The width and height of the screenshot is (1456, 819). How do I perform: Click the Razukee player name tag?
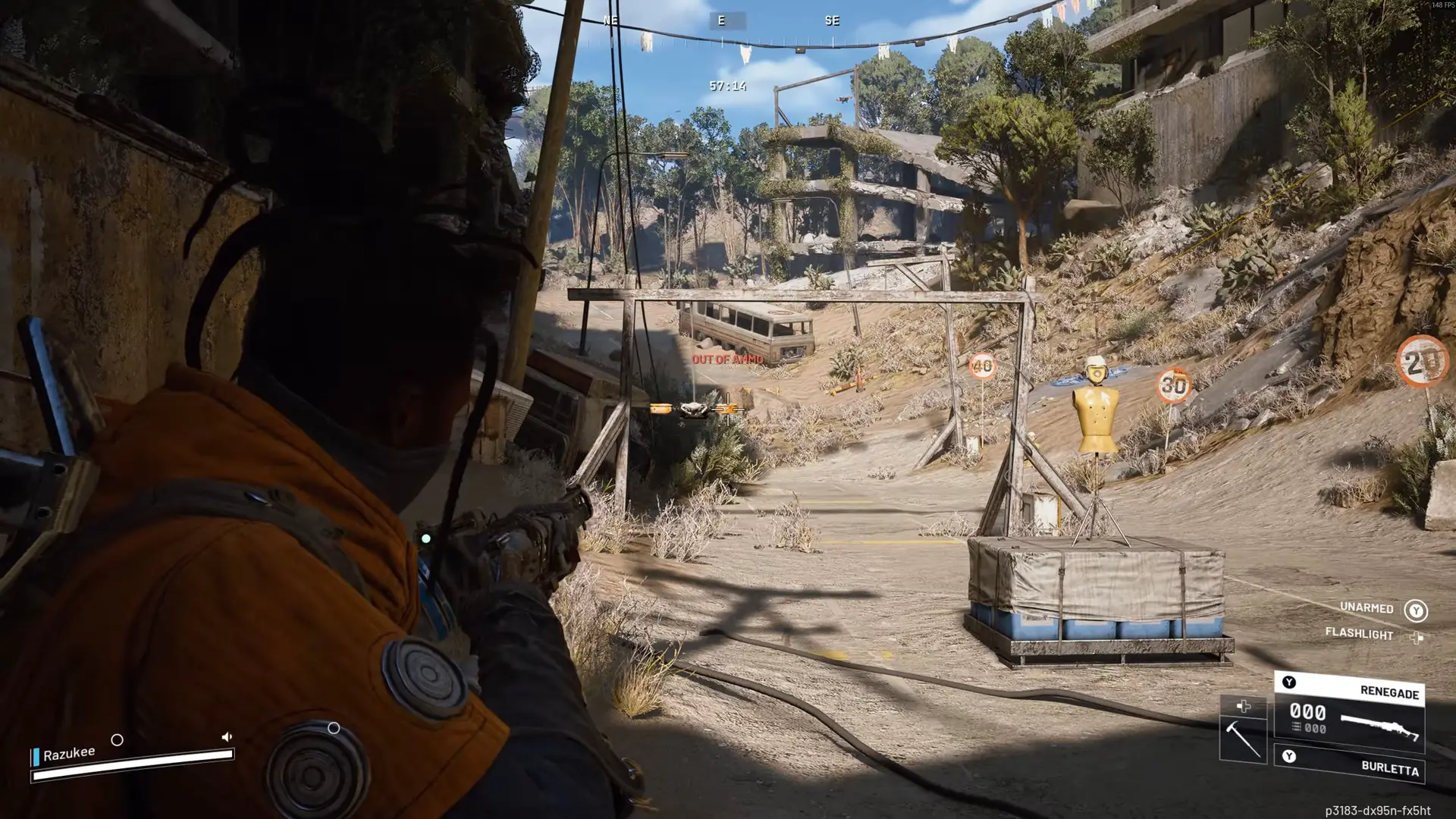69,754
